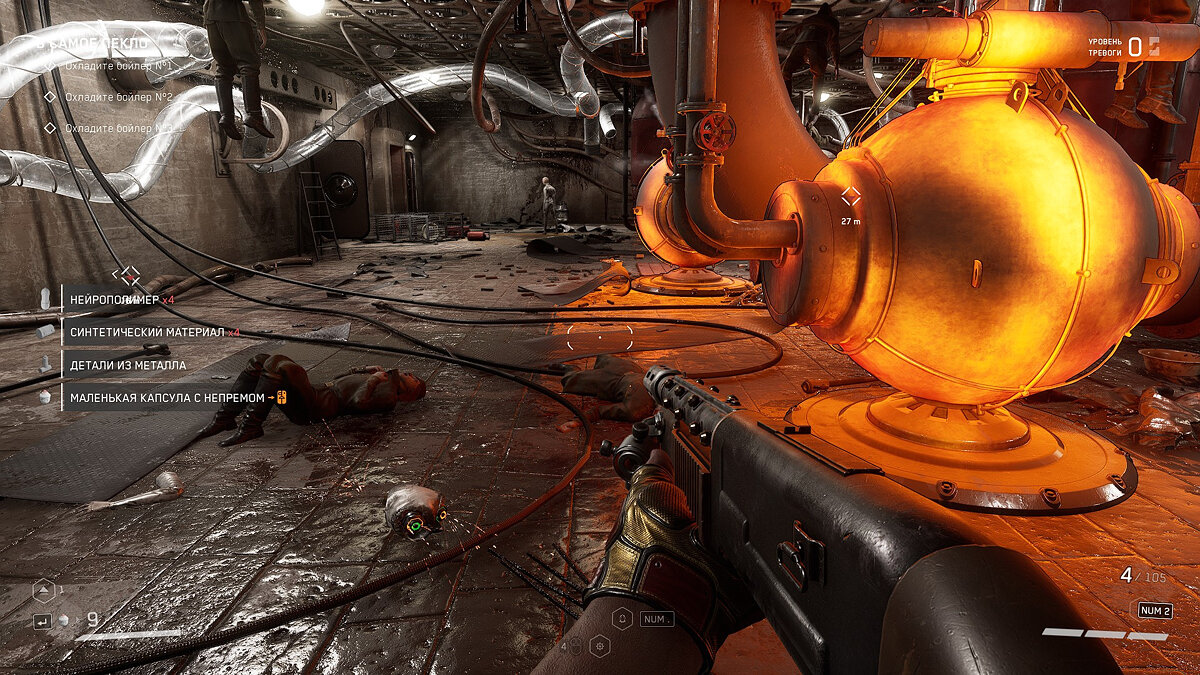The image size is (1200, 675).
Task: Click the alarm level indicator icon
Action: pyautogui.click(x=1154, y=45)
